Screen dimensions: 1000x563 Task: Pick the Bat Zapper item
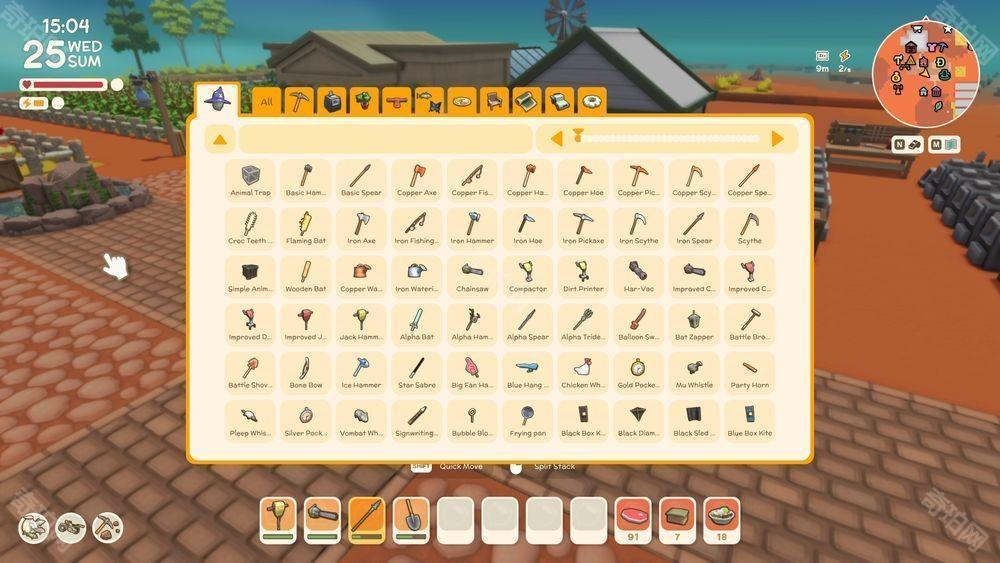(694, 323)
